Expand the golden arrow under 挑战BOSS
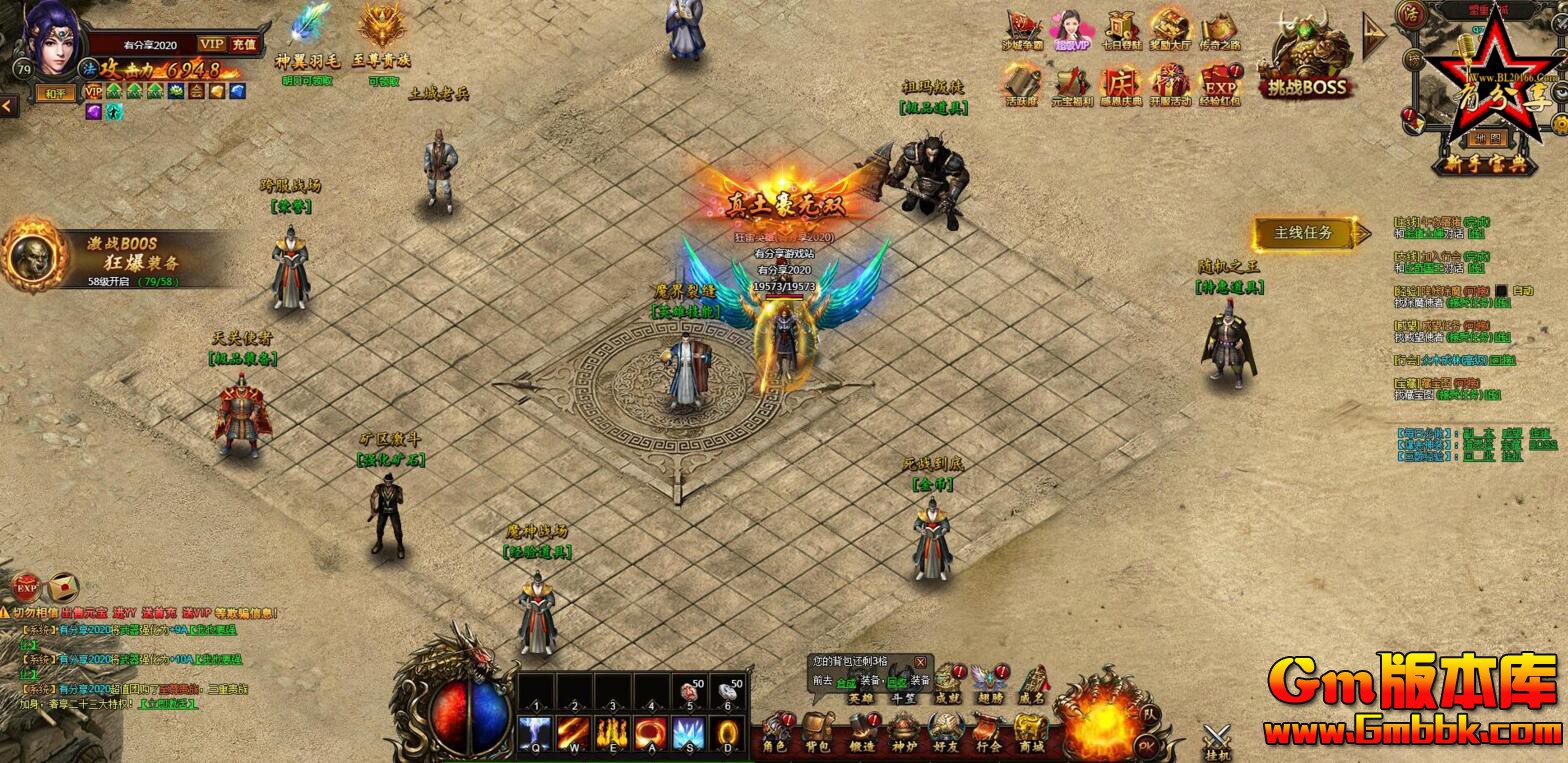Viewport: 1568px width, 763px height. (x=1376, y=40)
